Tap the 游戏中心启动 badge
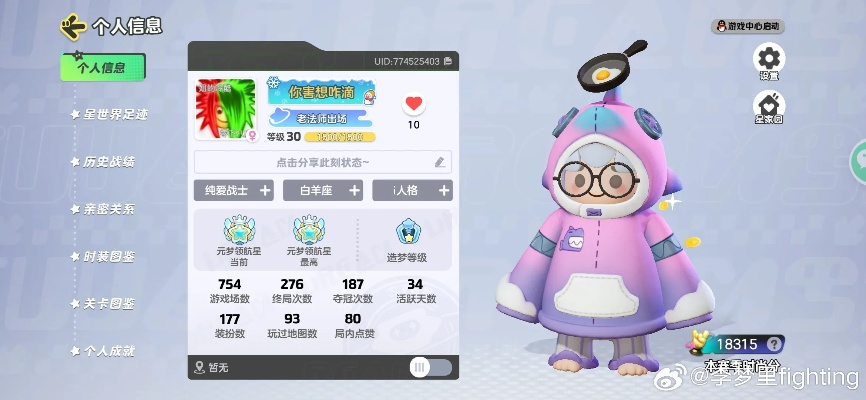The image size is (866, 400). click(747, 26)
